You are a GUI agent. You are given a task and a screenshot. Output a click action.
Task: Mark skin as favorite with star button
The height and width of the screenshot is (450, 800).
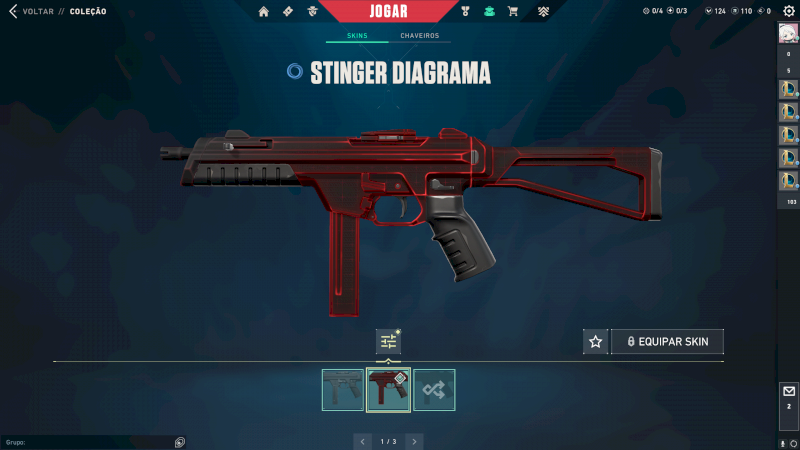point(596,342)
